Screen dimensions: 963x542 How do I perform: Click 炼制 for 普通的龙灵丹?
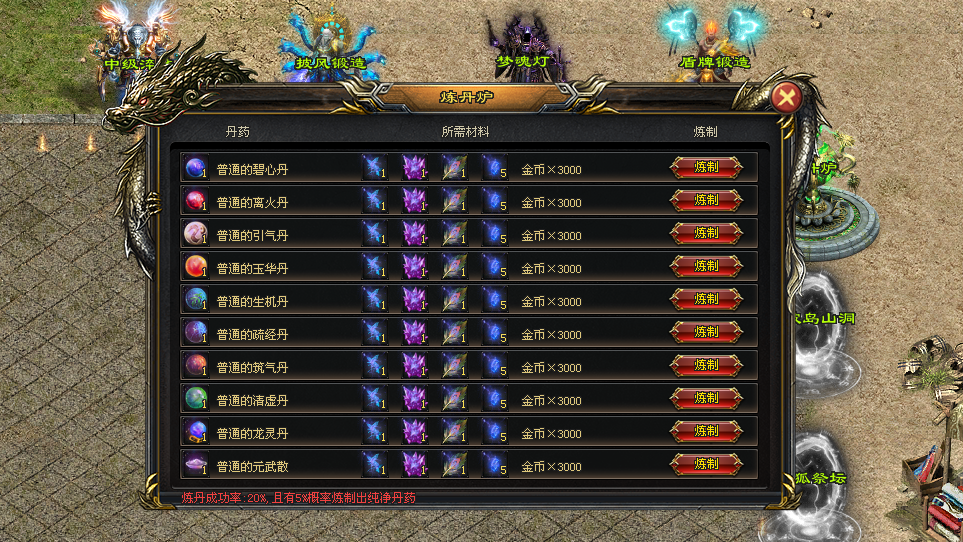click(x=706, y=432)
